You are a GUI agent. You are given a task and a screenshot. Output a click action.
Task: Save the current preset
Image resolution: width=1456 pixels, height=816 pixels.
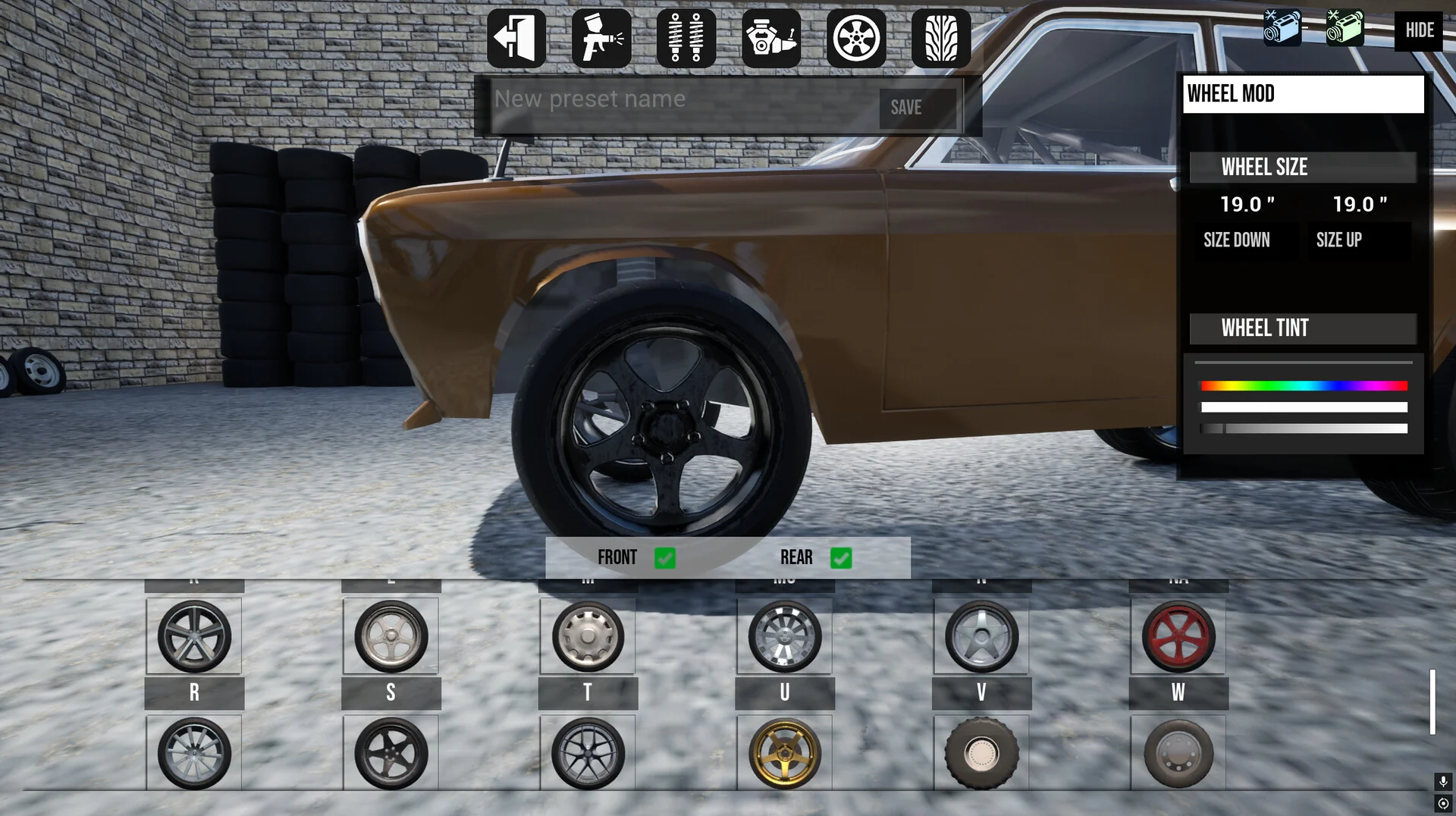click(906, 108)
